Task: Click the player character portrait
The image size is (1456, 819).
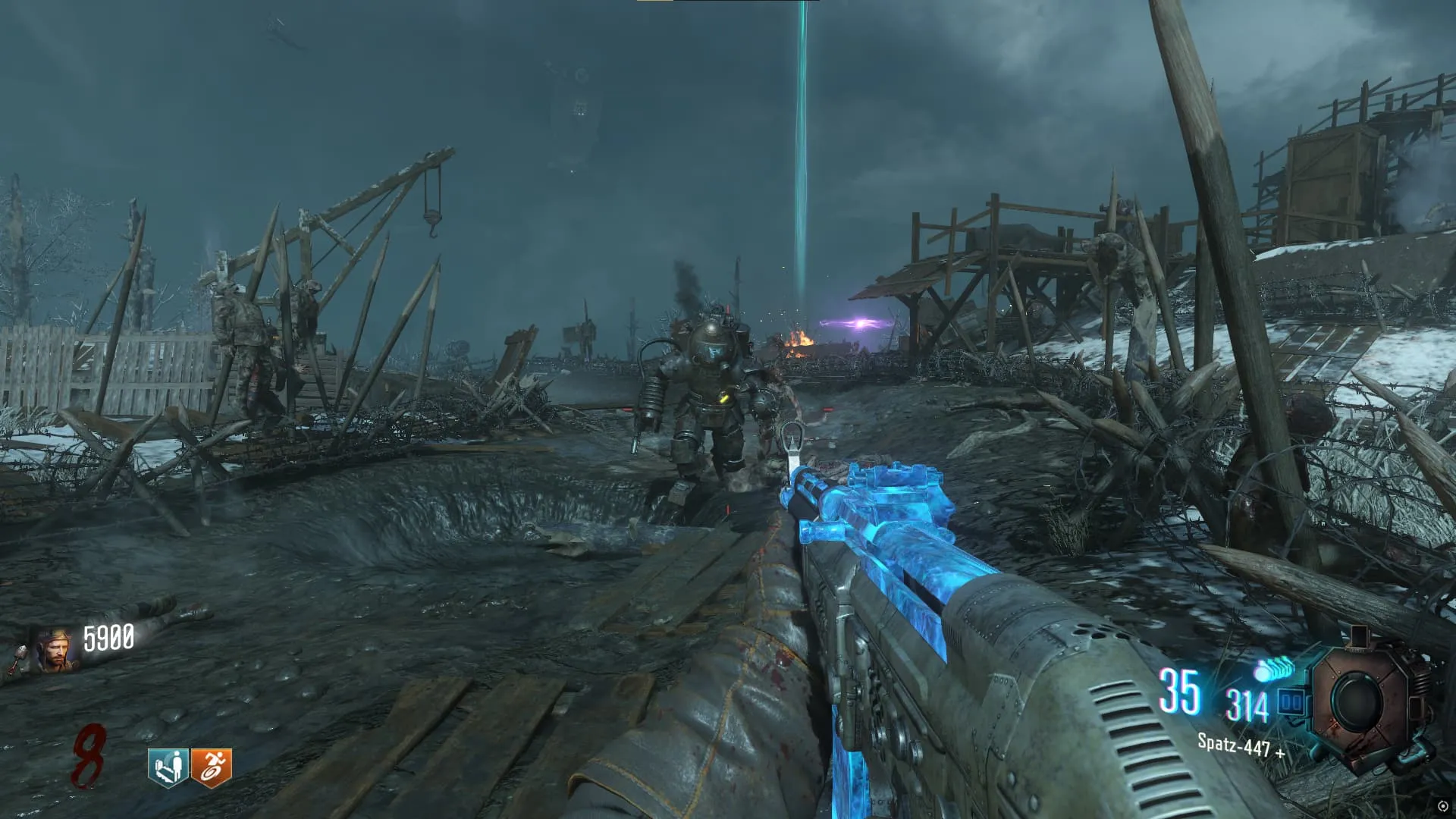Action: point(55,651)
